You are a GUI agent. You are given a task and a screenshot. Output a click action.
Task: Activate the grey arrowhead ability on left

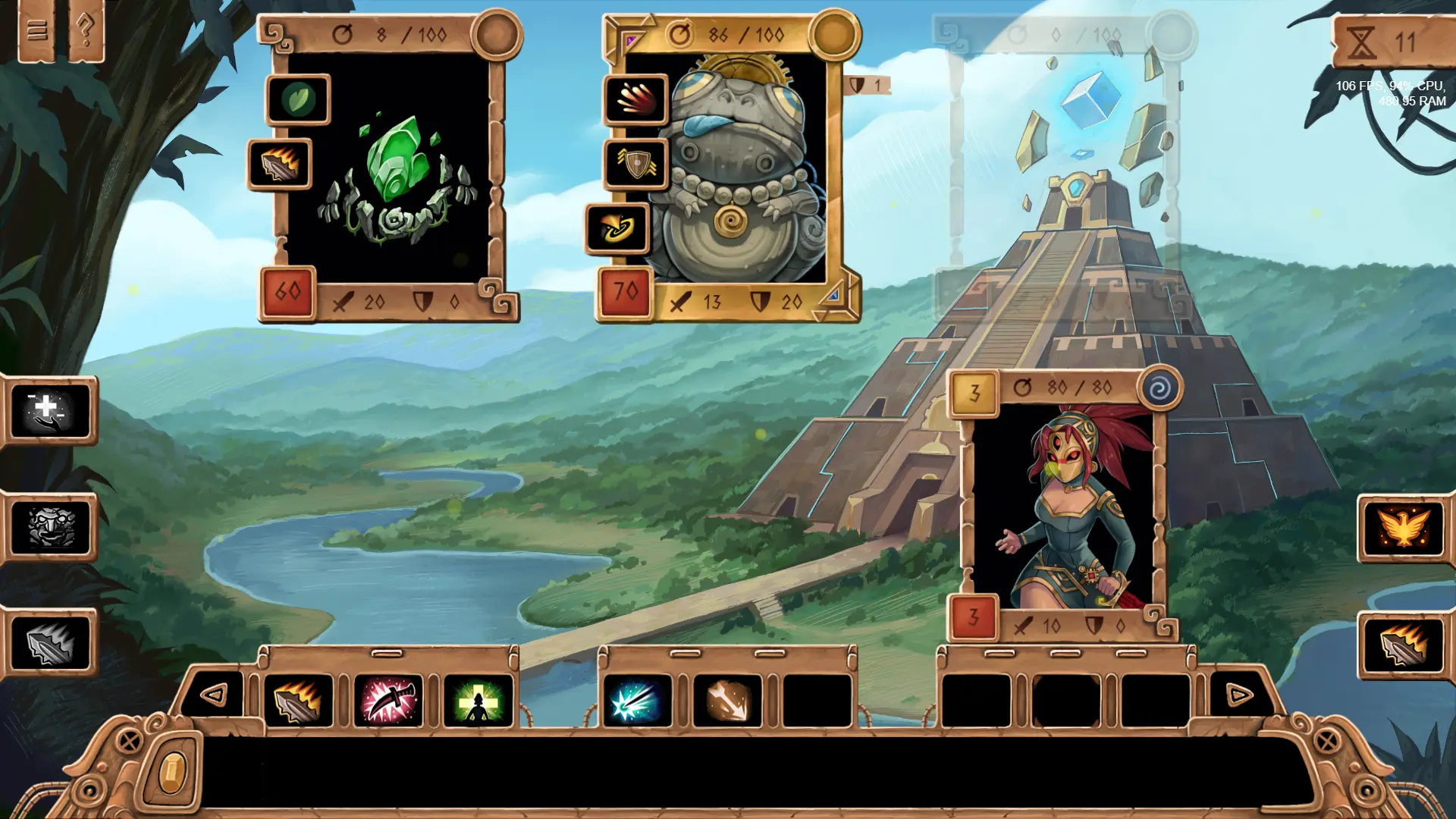50,643
